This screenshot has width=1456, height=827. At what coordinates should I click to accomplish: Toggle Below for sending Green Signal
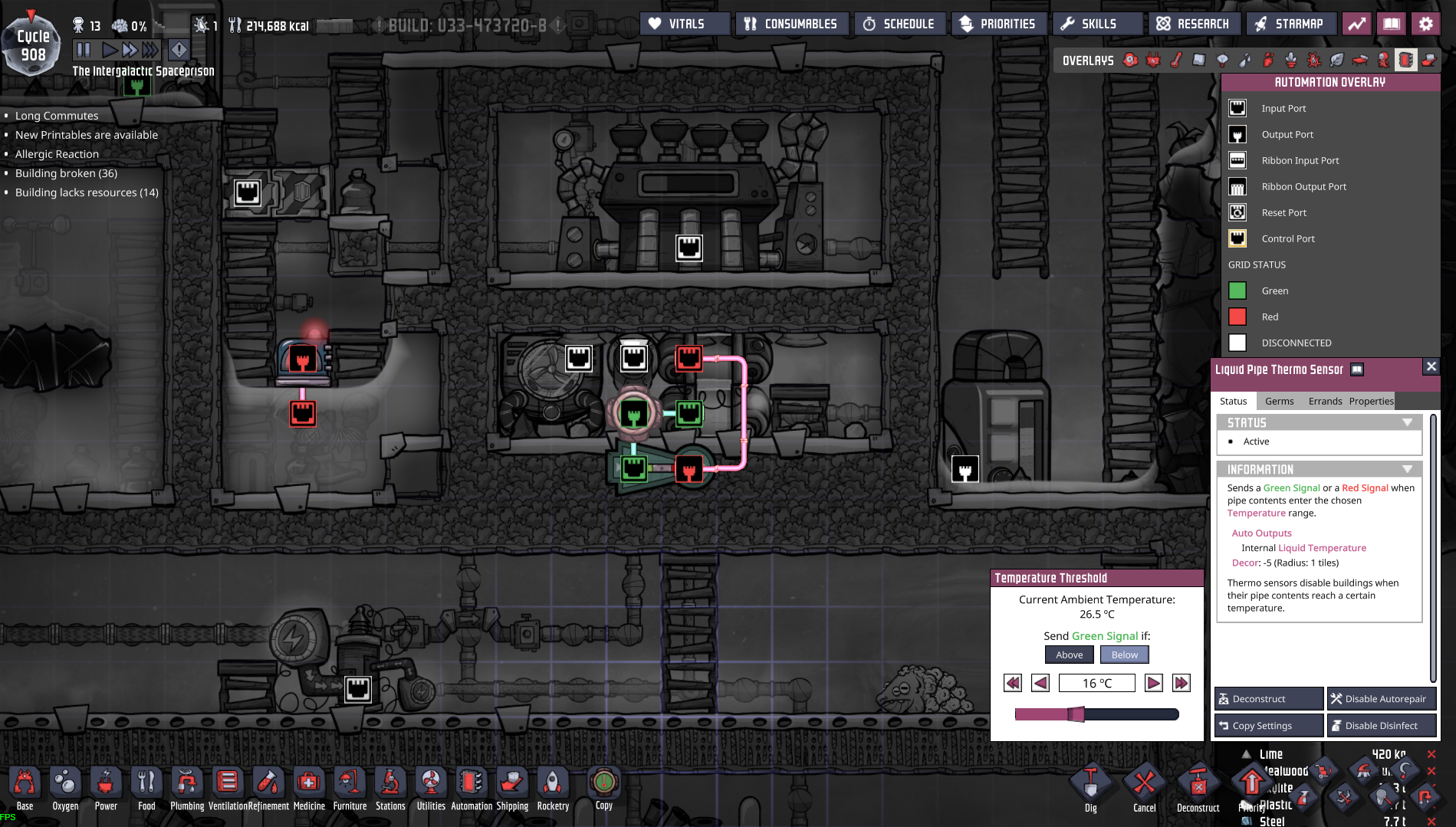[1124, 654]
